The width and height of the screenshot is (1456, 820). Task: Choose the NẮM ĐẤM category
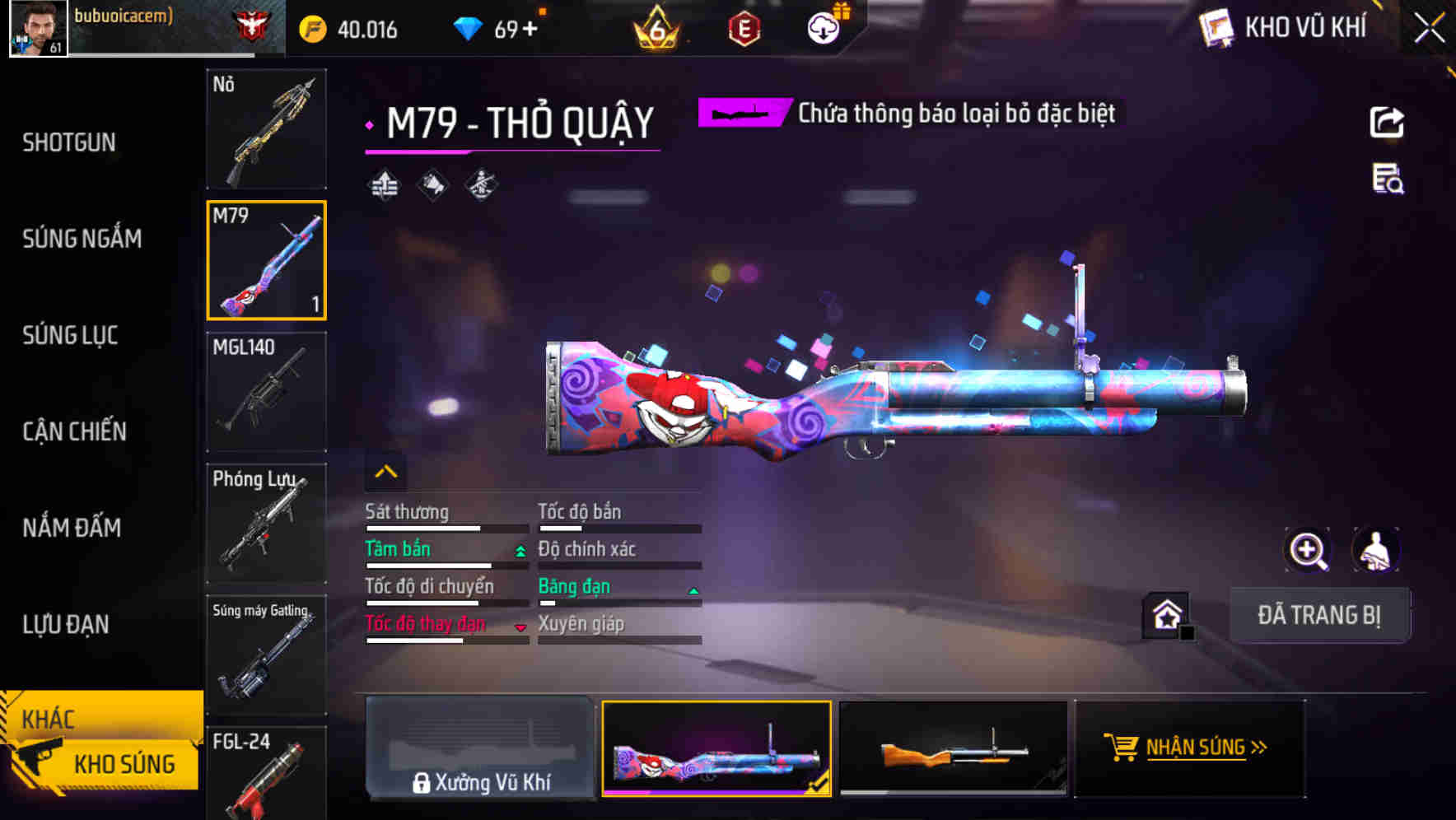tap(72, 528)
